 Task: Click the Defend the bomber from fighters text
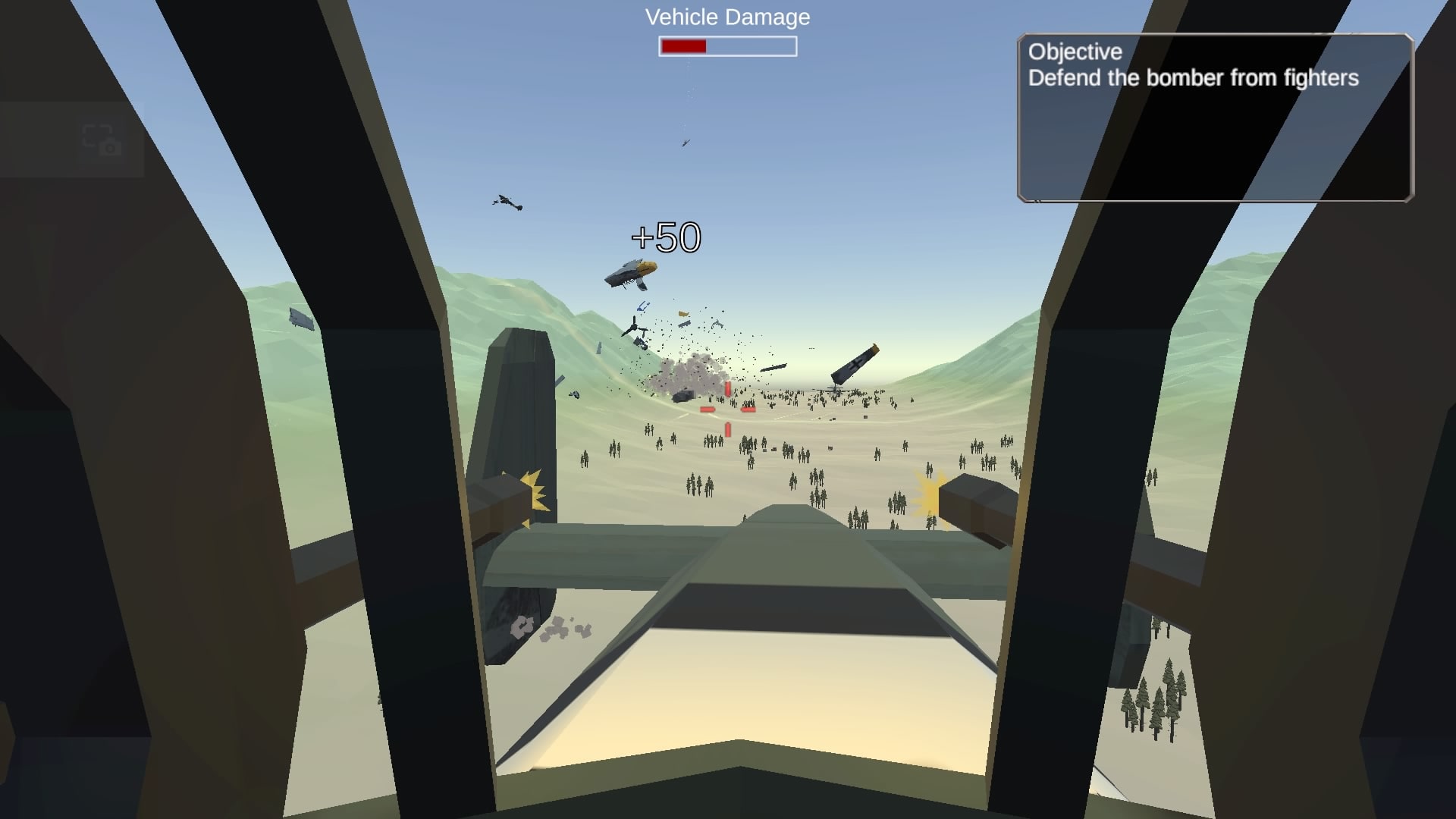(x=1195, y=77)
